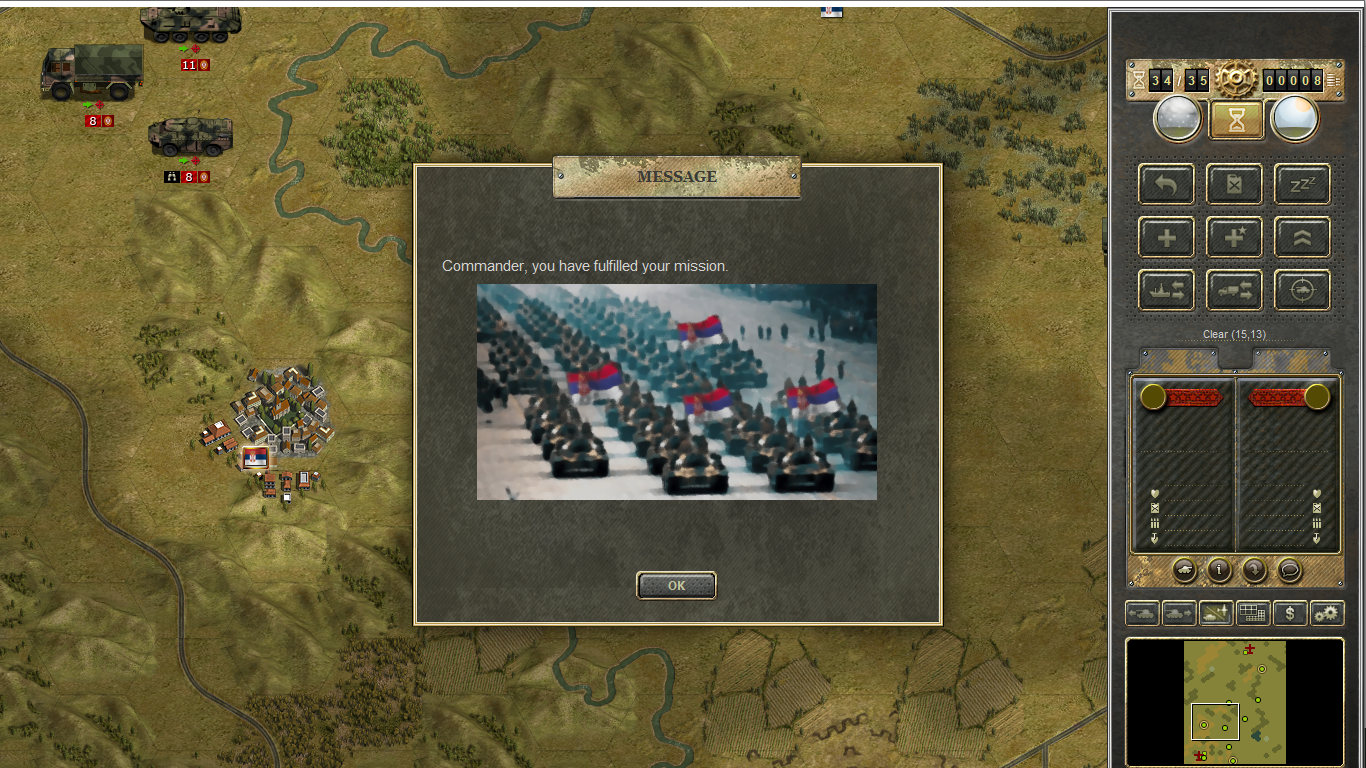This screenshot has height=768, width=1366.
Task: Confirm the mission message with OK
Action: pos(676,586)
